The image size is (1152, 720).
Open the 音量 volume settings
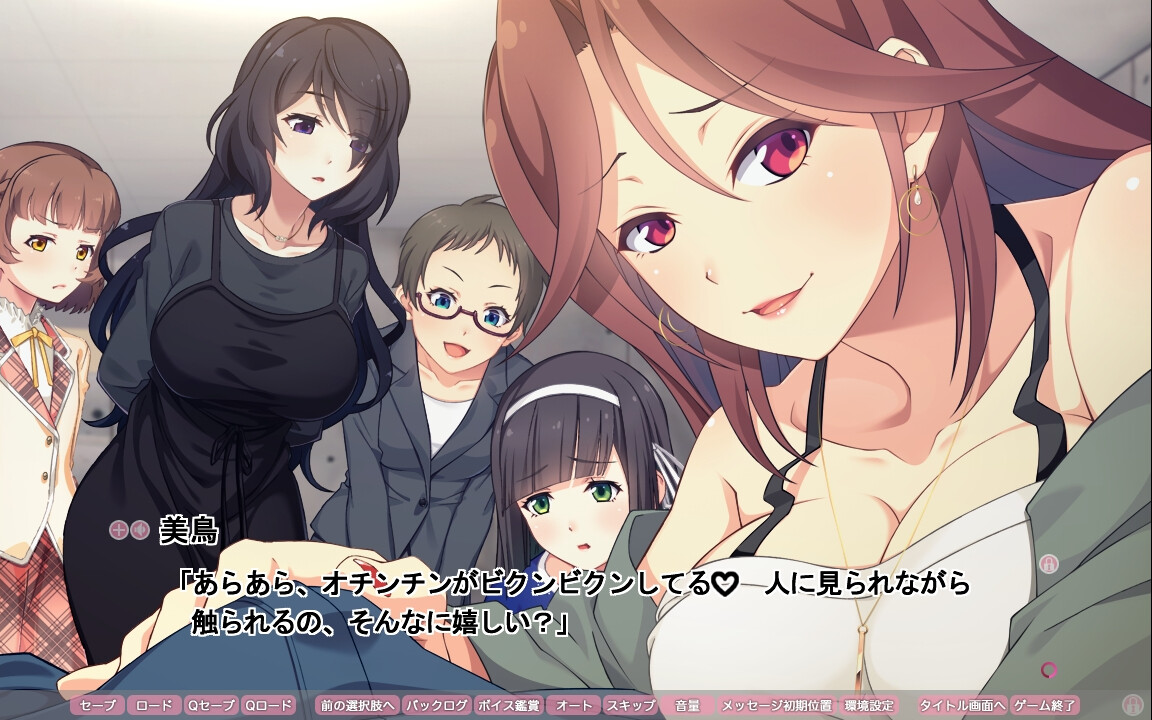(x=687, y=705)
